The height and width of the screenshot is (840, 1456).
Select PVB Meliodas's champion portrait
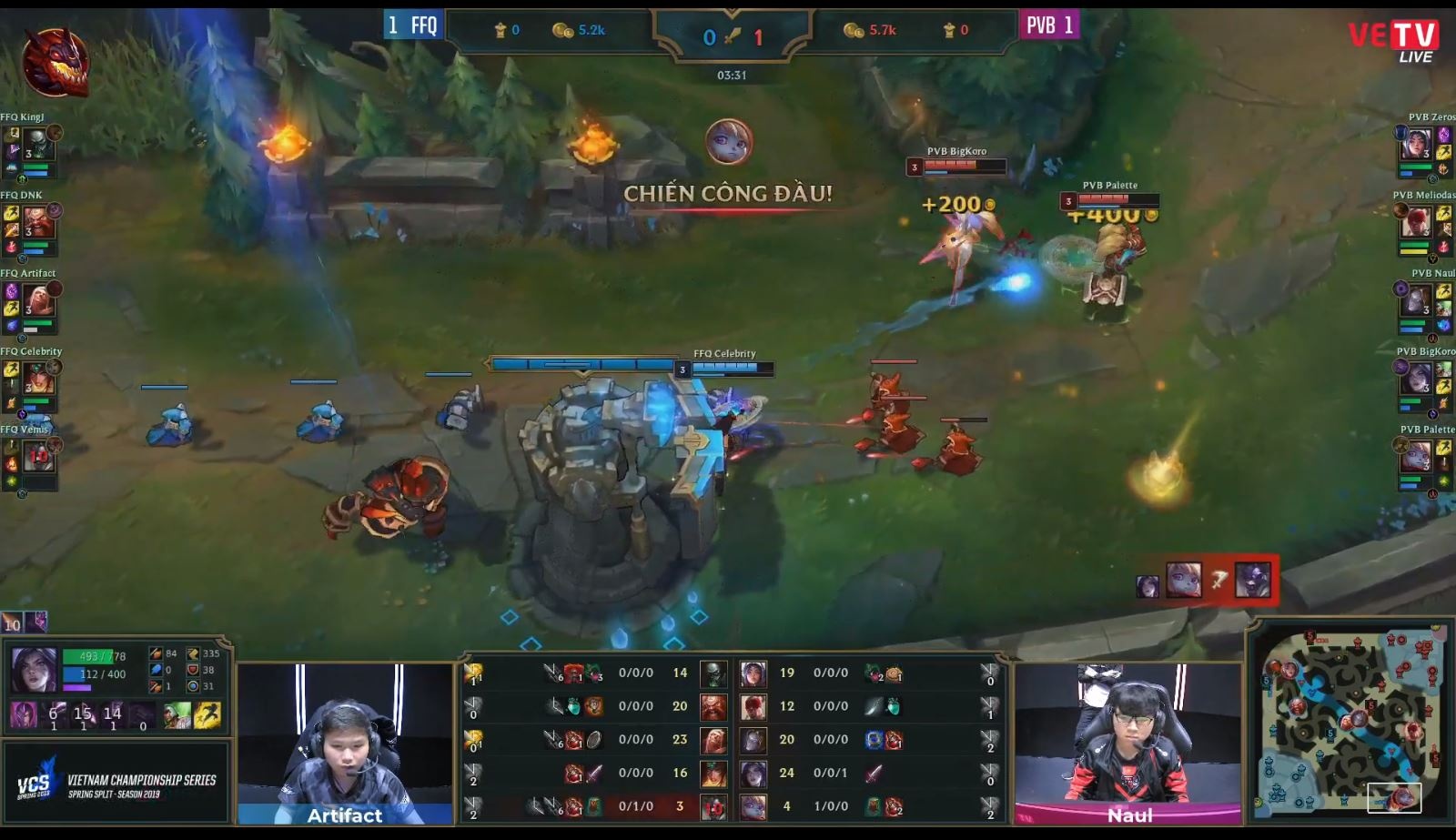1416,223
